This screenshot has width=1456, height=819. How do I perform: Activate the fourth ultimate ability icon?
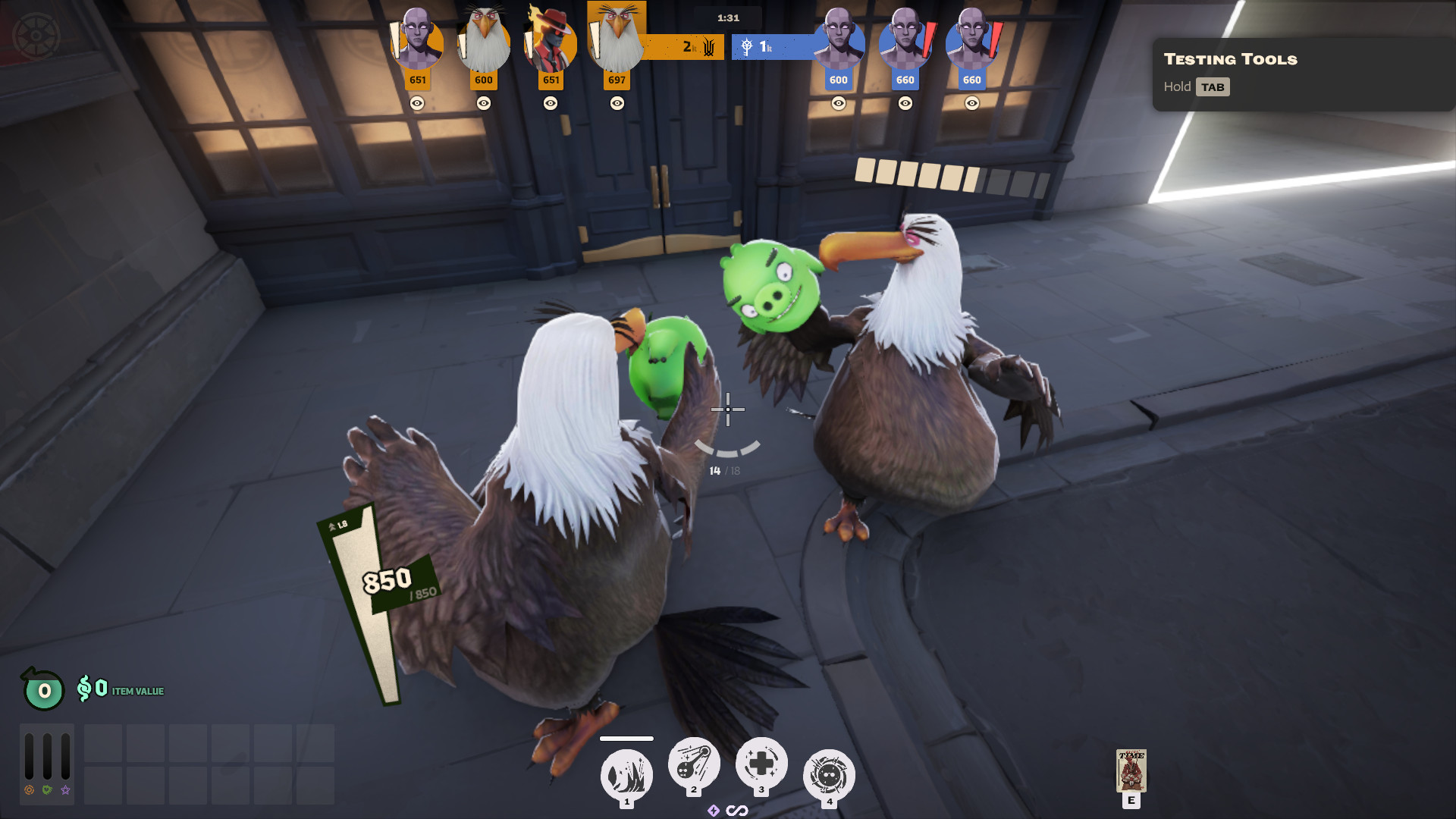[829, 775]
